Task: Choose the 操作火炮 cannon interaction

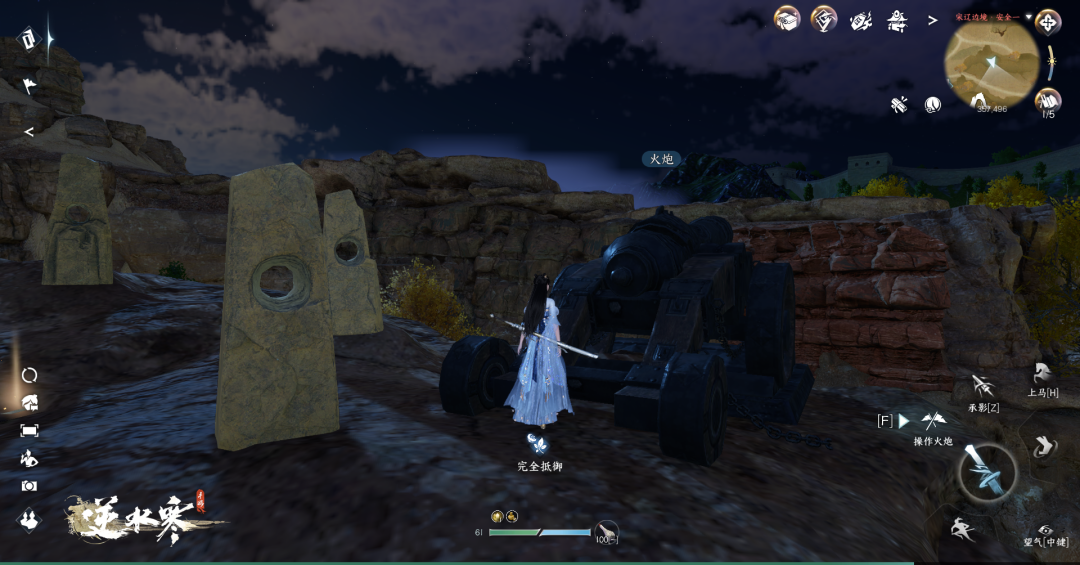Action: point(932,422)
